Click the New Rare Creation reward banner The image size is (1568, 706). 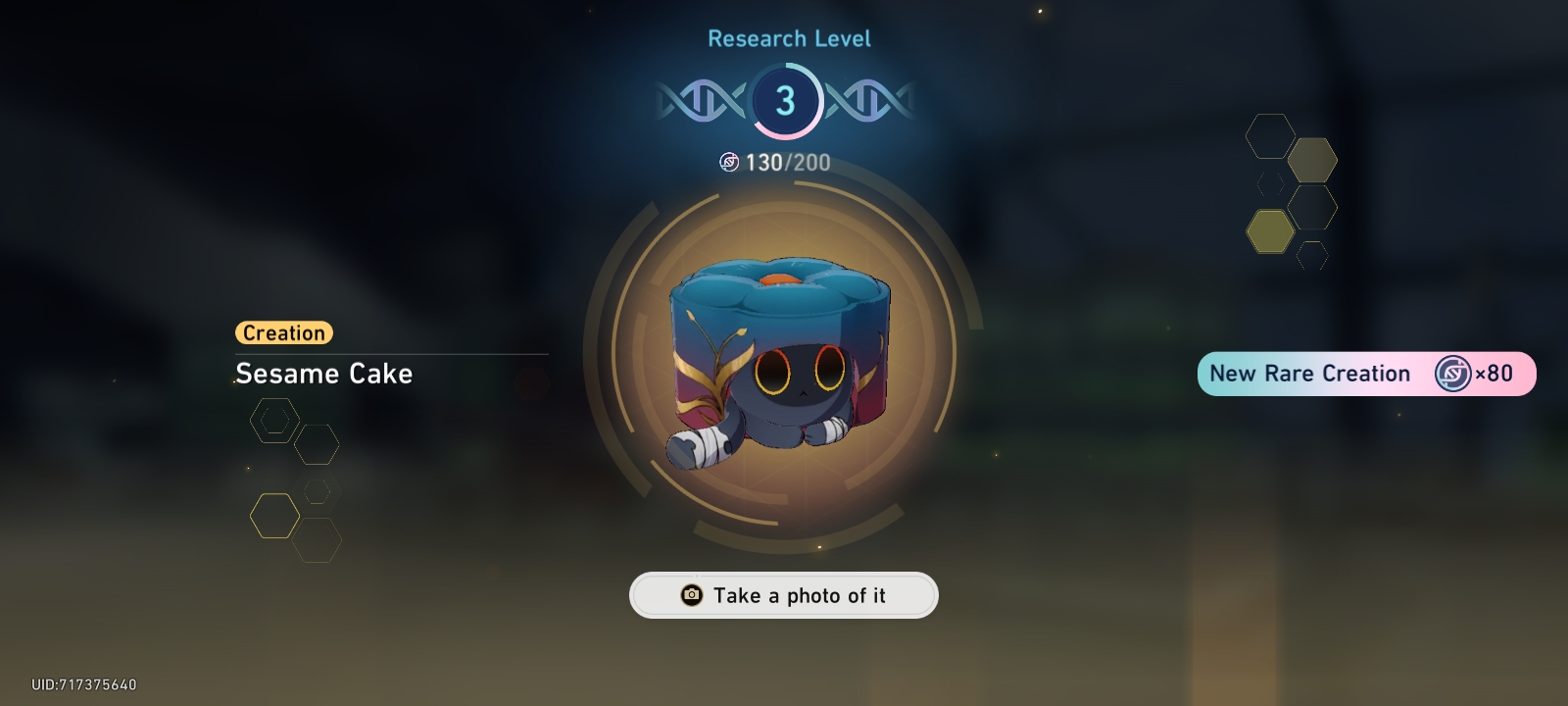click(x=1366, y=374)
